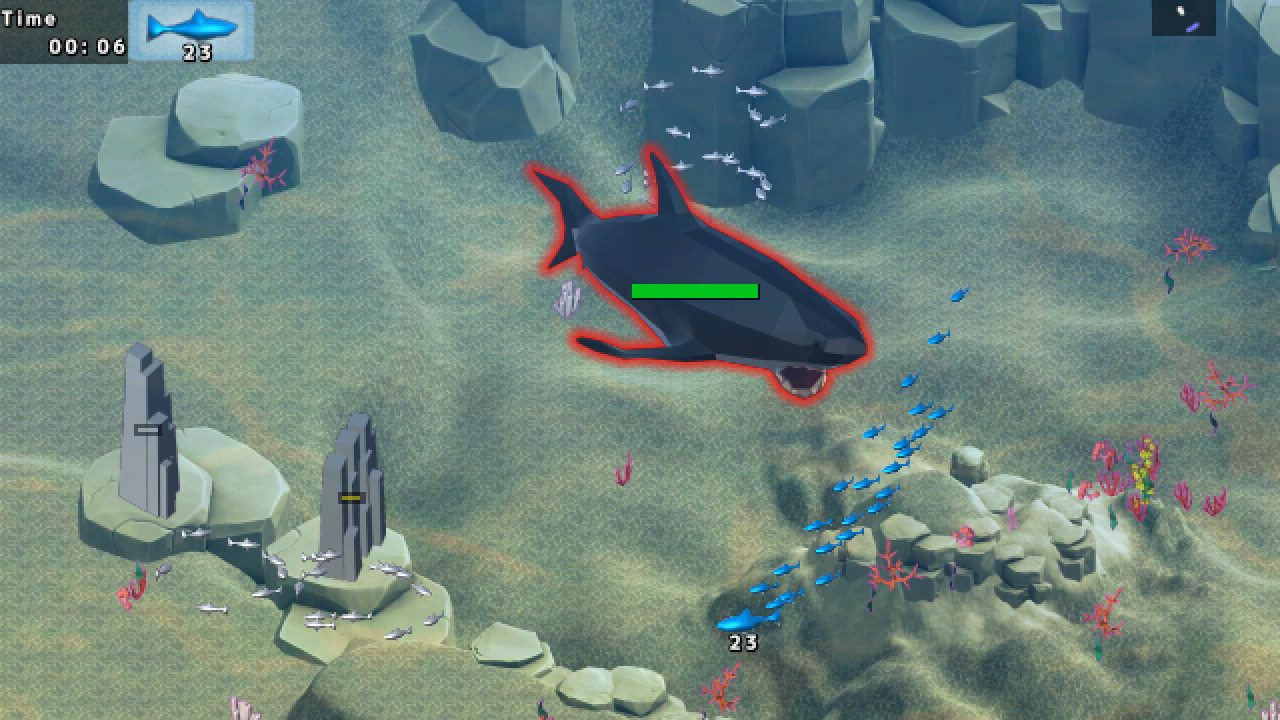Open the minimap in the top-right corner
Viewport: 1280px width, 720px height.
pyautogui.click(x=1183, y=18)
